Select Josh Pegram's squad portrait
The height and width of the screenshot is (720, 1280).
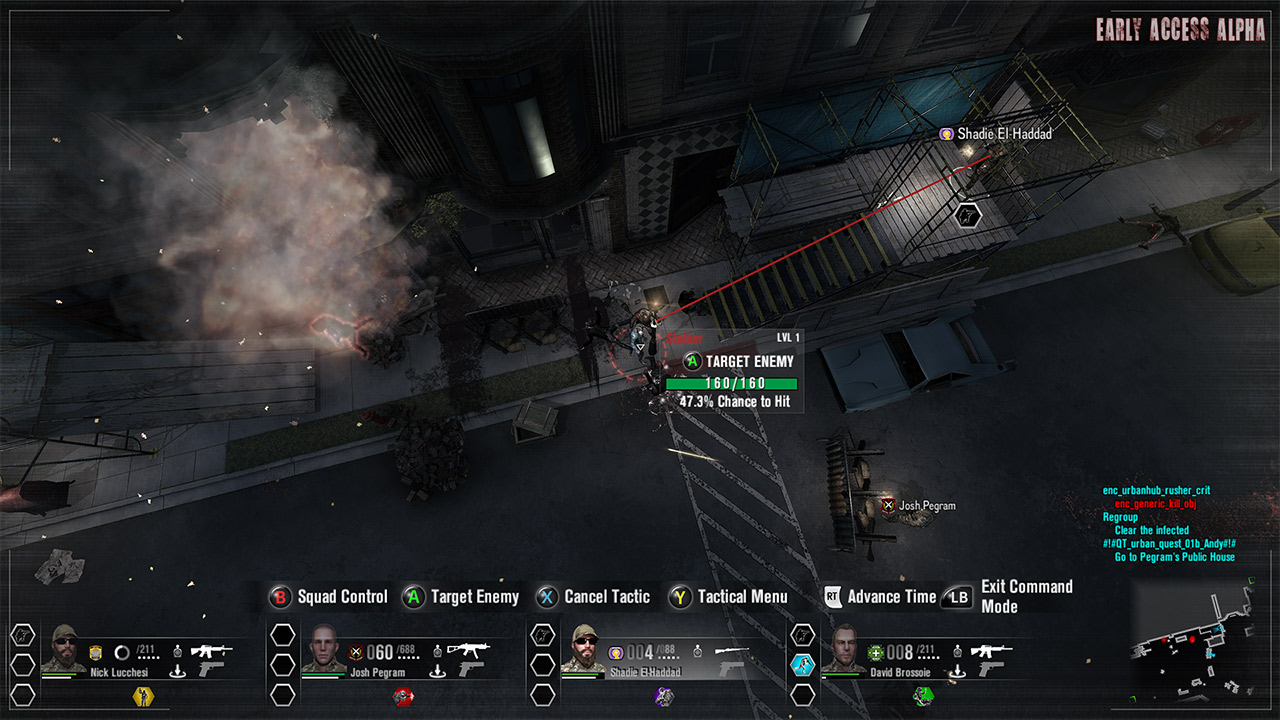[325, 649]
